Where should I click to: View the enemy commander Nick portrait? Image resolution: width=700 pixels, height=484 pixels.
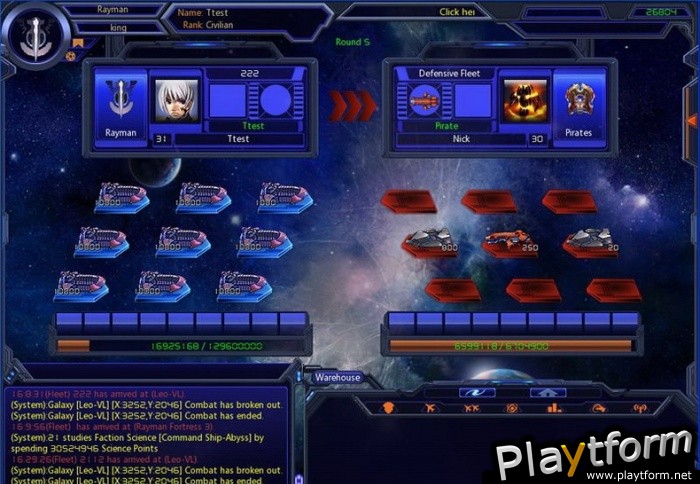coord(524,101)
